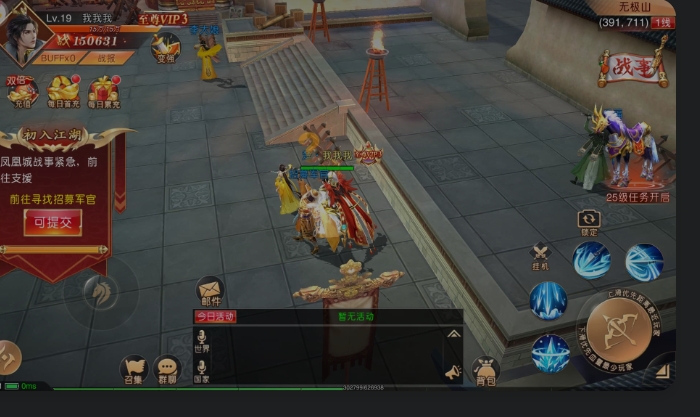Screen dimensions: 700x417
Task: Activate the 世界 world voice chat microphone
Action: [202, 341]
